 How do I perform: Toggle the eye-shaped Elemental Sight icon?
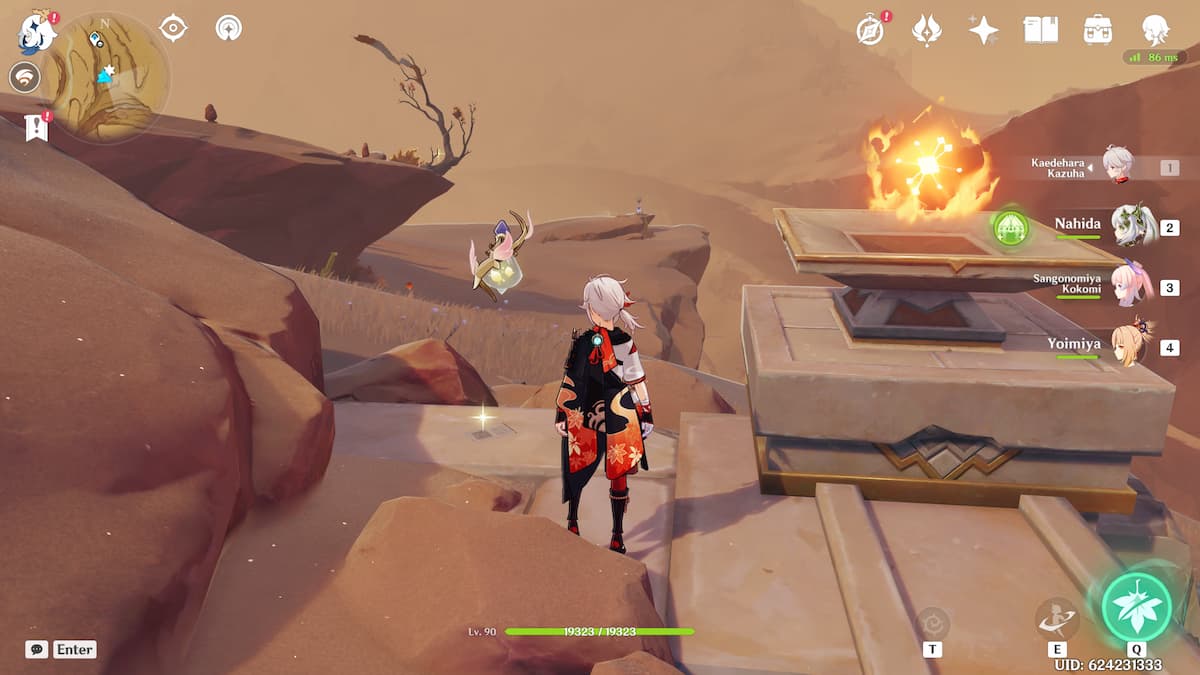point(173,28)
